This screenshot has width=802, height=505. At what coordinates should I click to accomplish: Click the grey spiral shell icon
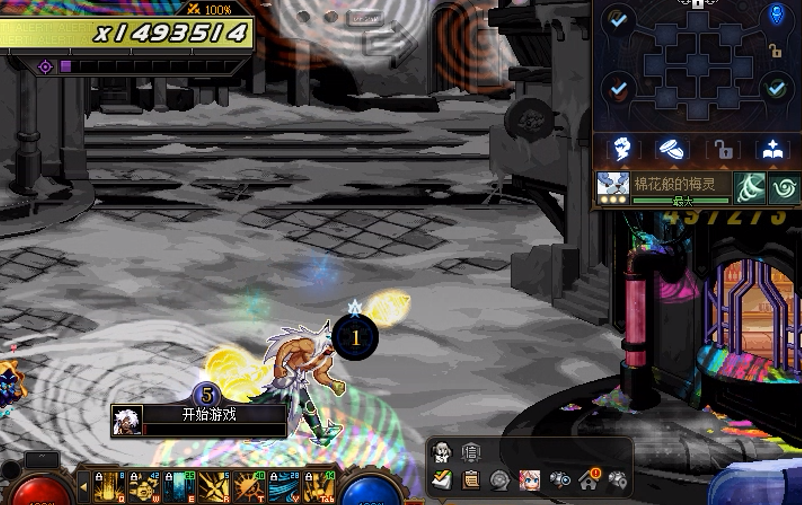click(499, 479)
